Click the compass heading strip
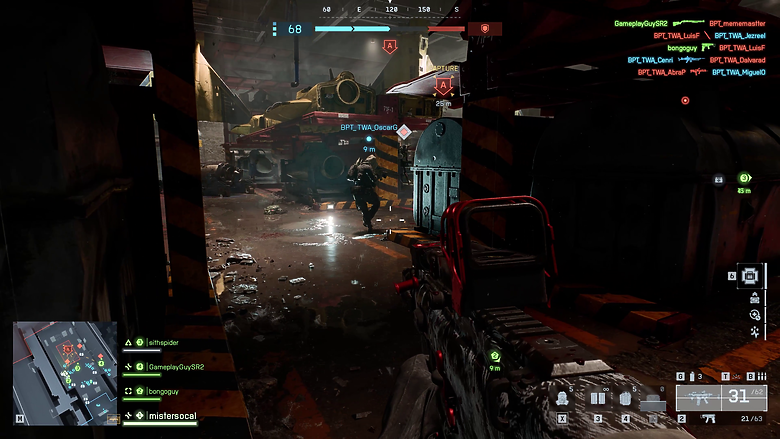The height and width of the screenshot is (439, 780). [x=391, y=10]
